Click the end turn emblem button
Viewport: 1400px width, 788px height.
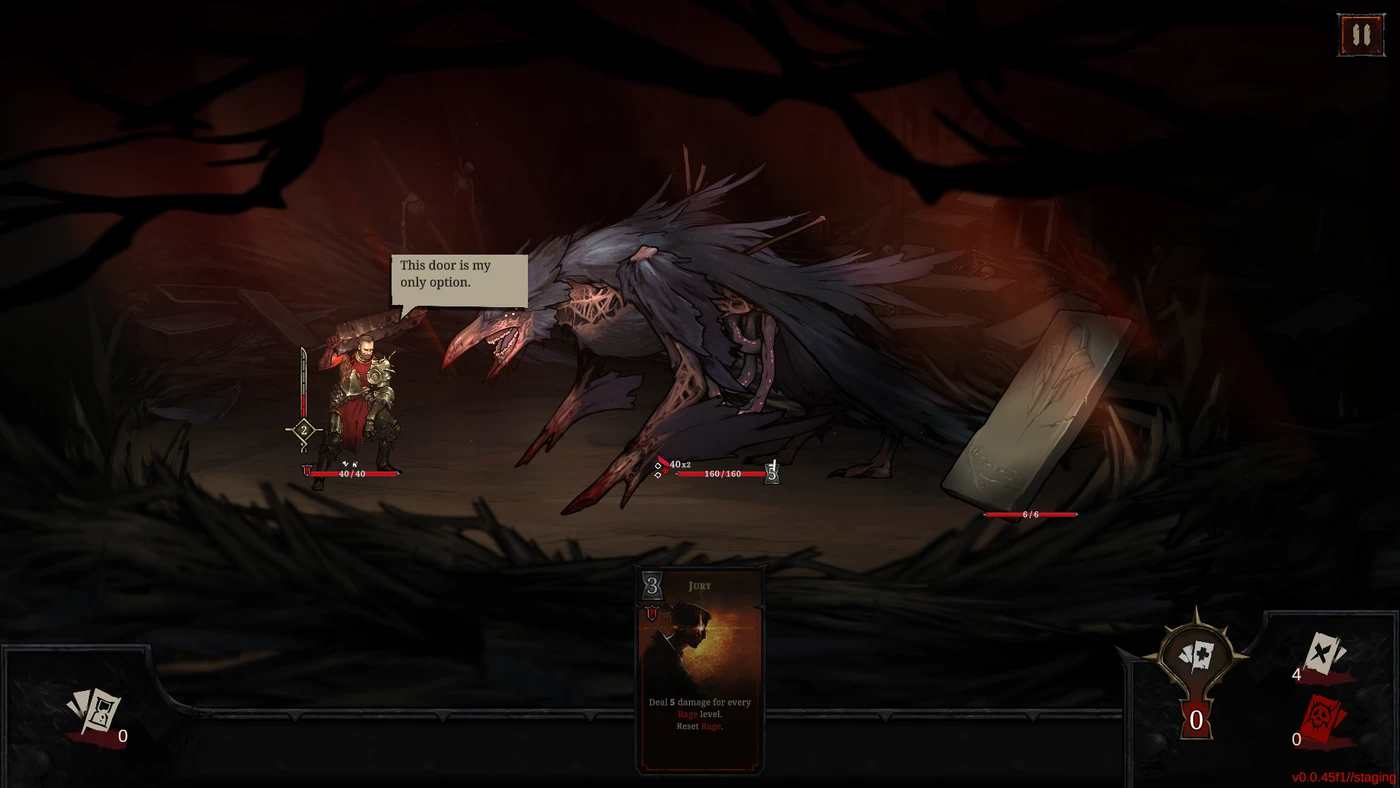click(1196, 664)
